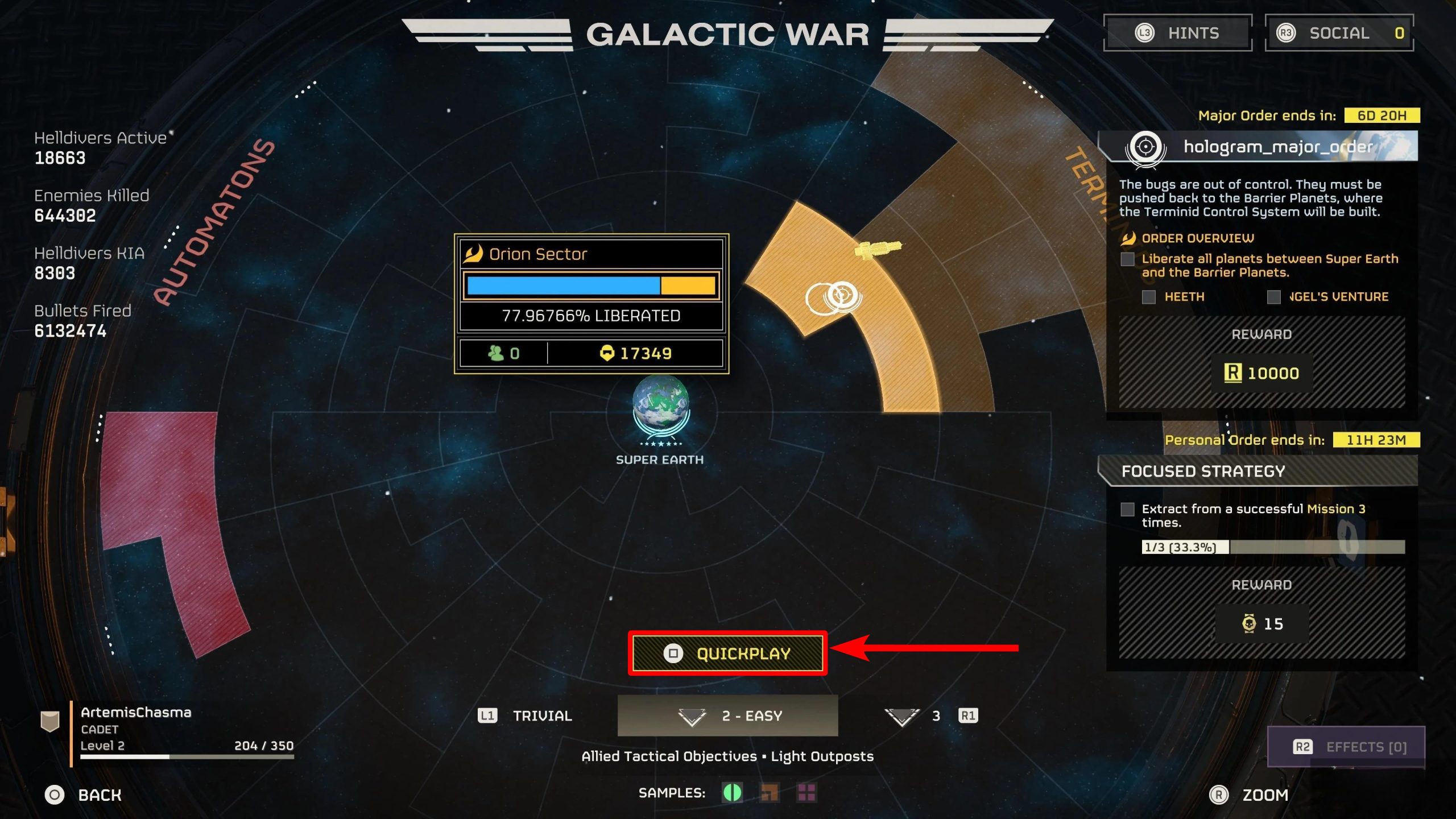Click the destroyer ship marker on map
The height and width of the screenshot is (819, 1456).
(x=878, y=249)
